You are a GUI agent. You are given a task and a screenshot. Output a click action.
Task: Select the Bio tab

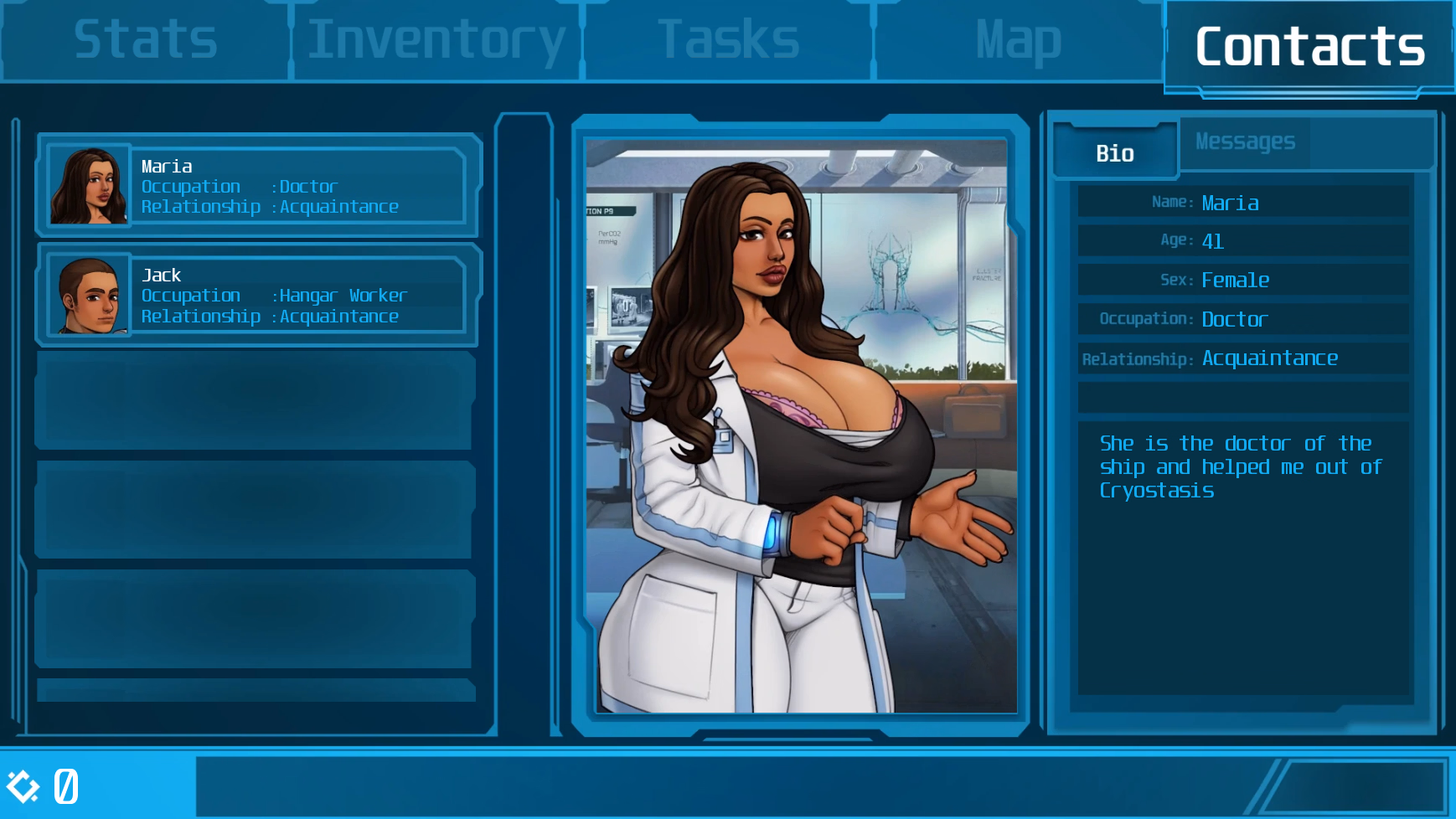pyautogui.click(x=1115, y=152)
